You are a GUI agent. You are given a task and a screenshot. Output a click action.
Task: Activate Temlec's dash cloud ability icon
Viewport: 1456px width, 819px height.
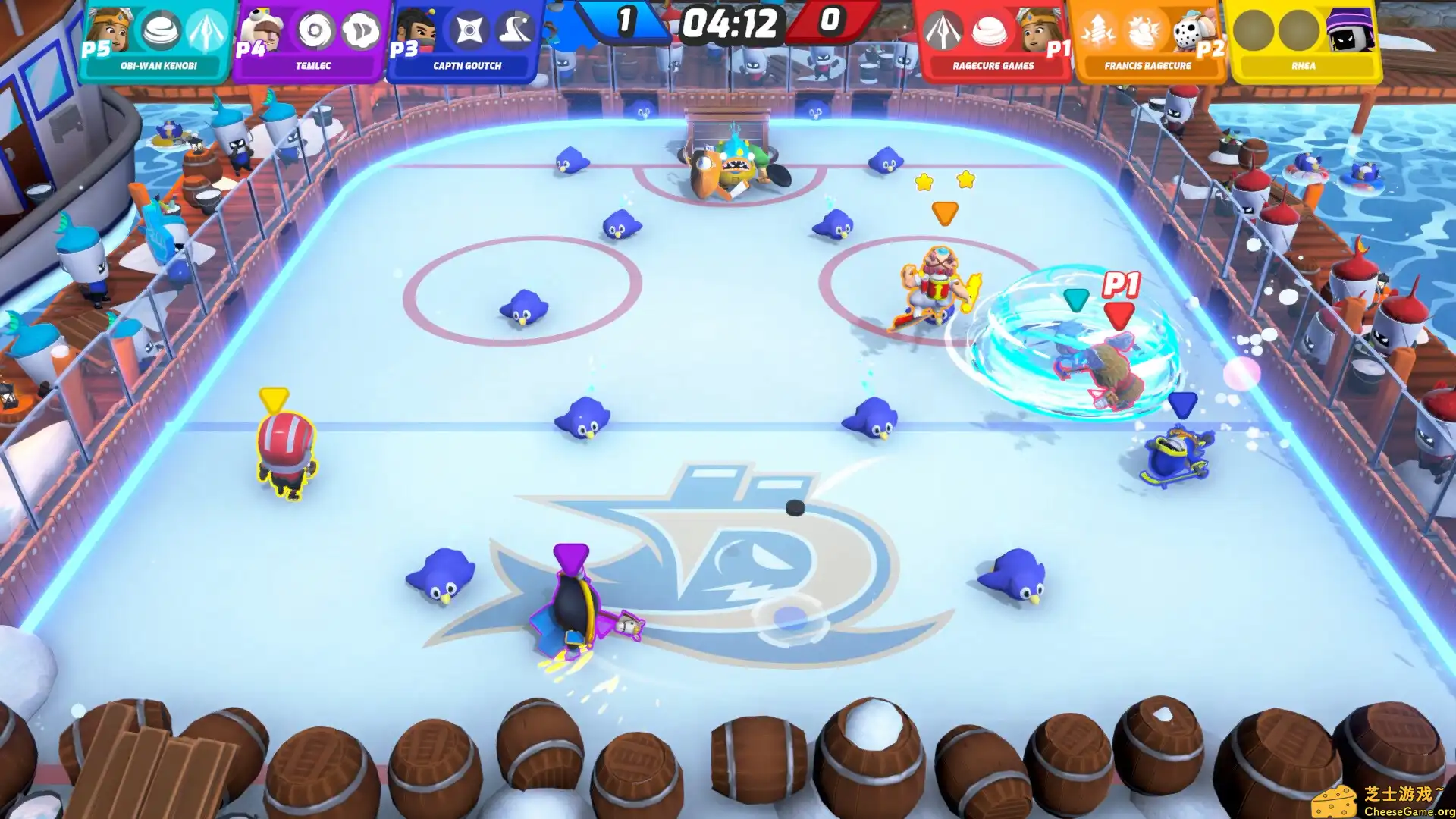pos(359,31)
